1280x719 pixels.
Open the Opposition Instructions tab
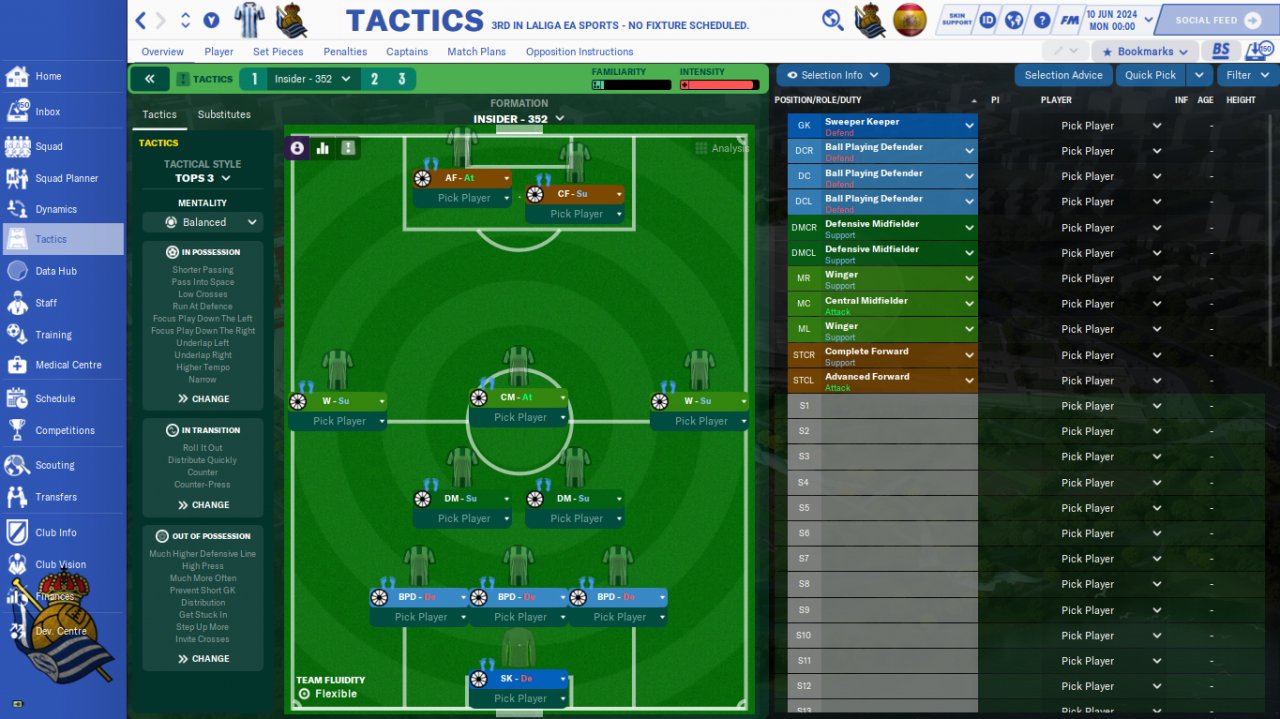pos(579,52)
